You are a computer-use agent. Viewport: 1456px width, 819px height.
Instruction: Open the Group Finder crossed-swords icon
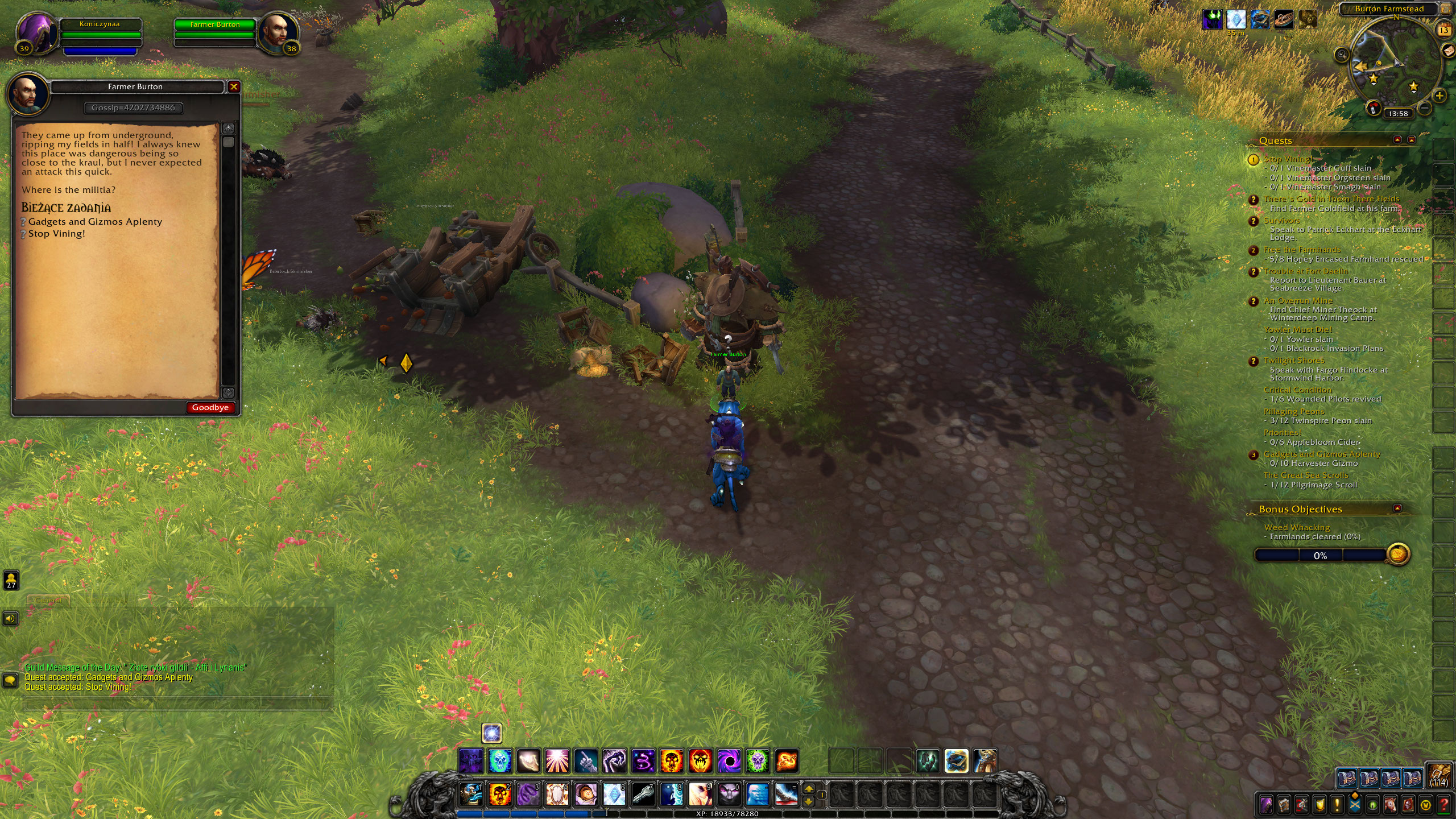(1355, 803)
